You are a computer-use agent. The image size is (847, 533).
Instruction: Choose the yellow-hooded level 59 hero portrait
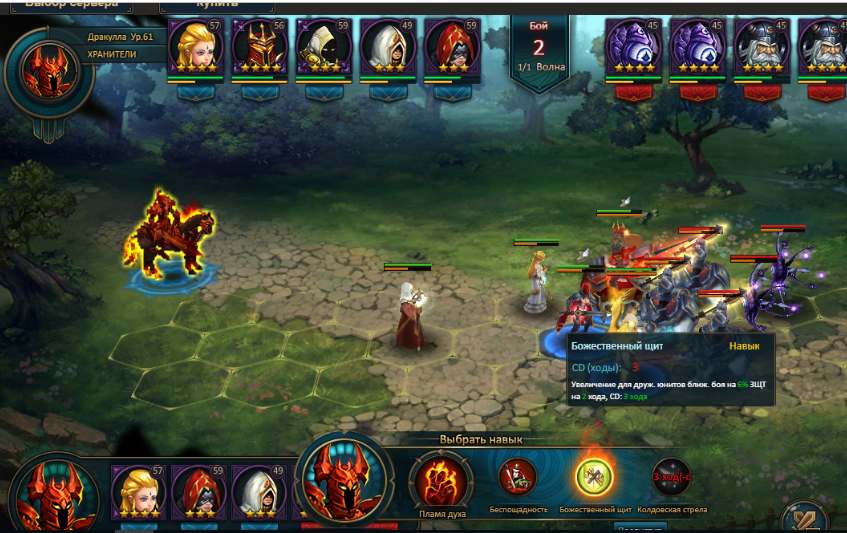[323, 47]
